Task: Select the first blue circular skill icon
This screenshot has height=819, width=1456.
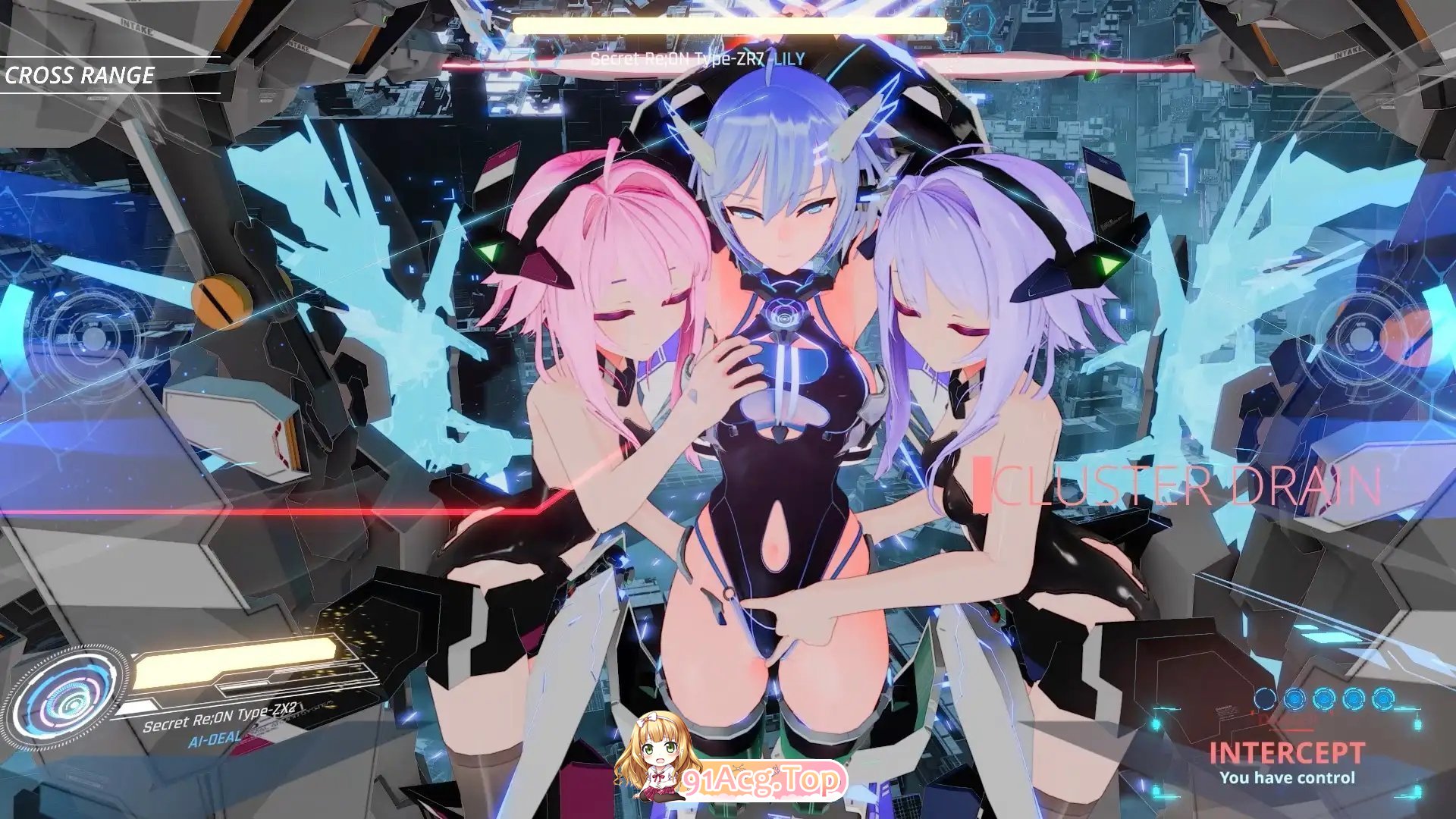Action: (x=1265, y=698)
